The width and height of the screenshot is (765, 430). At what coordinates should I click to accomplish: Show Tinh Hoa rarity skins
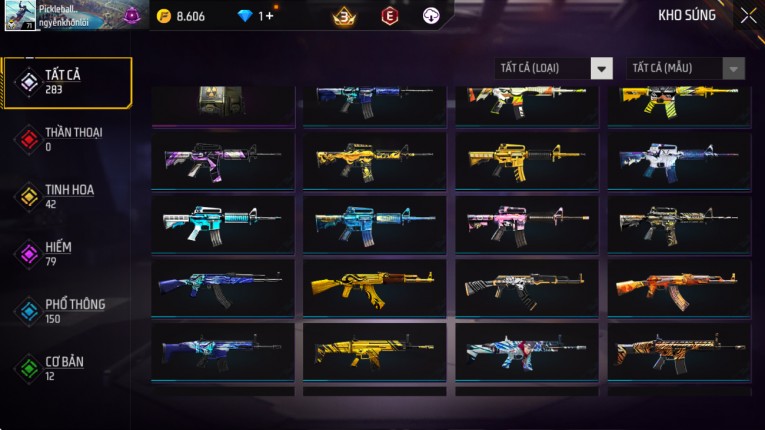point(67,196)
